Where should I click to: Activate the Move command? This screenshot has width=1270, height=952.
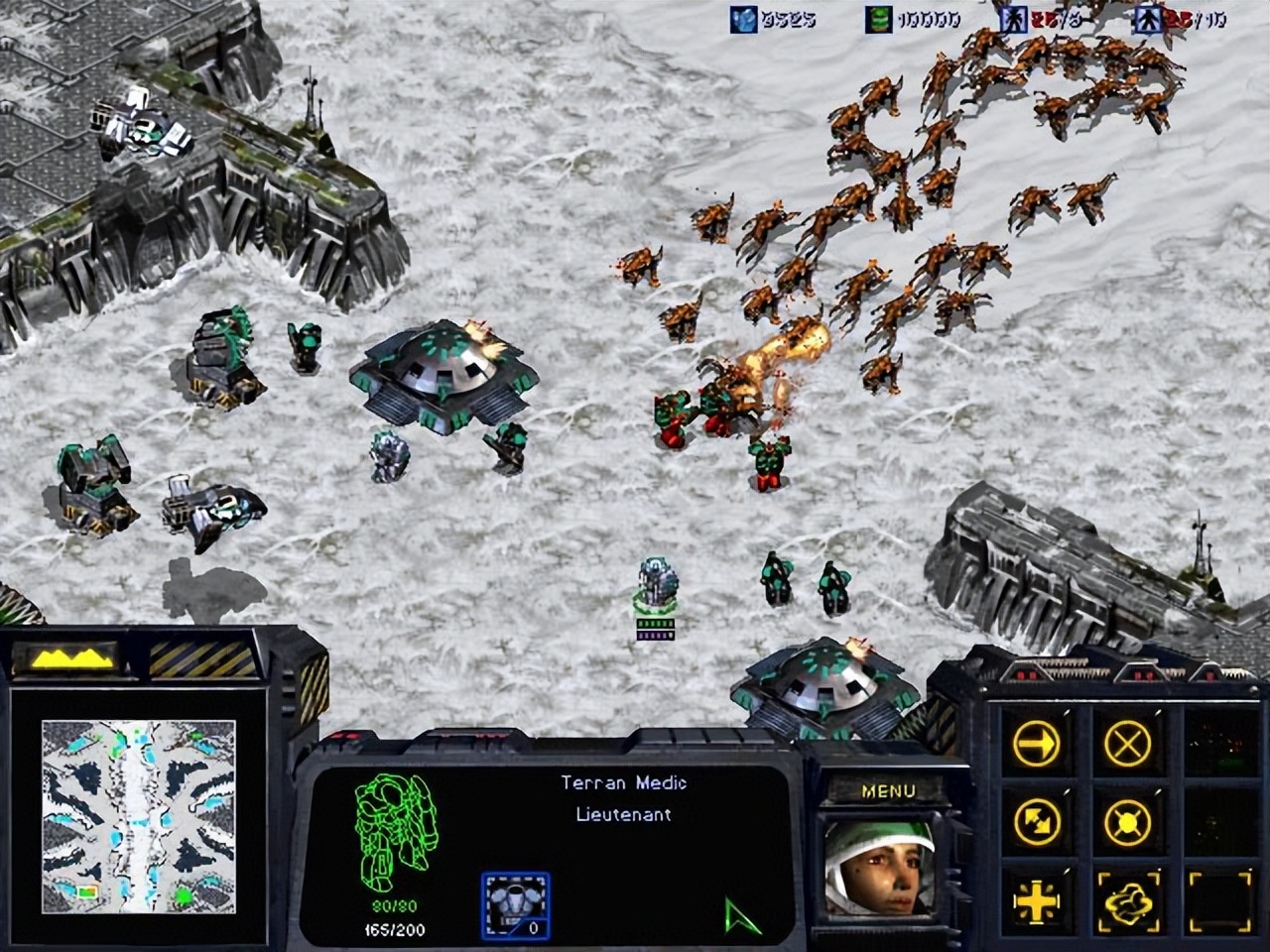click(1037, 742)
